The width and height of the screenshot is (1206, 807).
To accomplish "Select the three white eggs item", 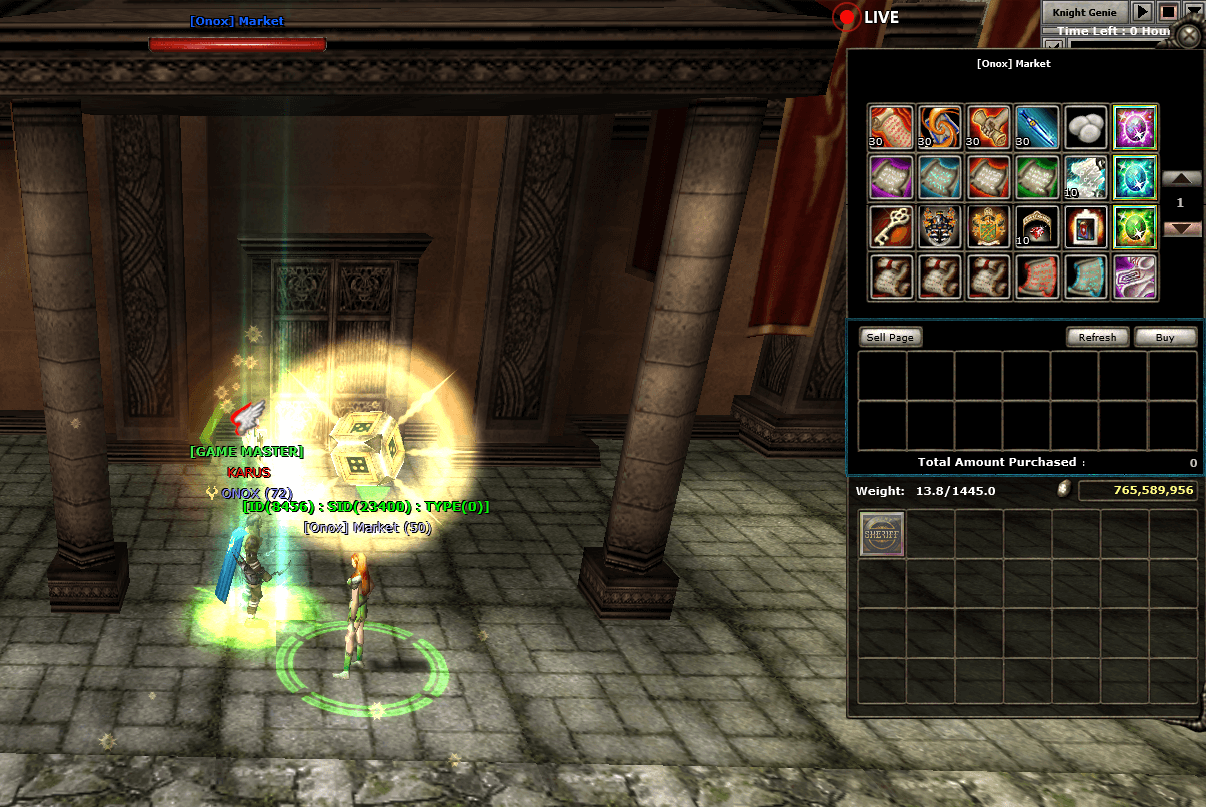I will (x=1085, y=127).
